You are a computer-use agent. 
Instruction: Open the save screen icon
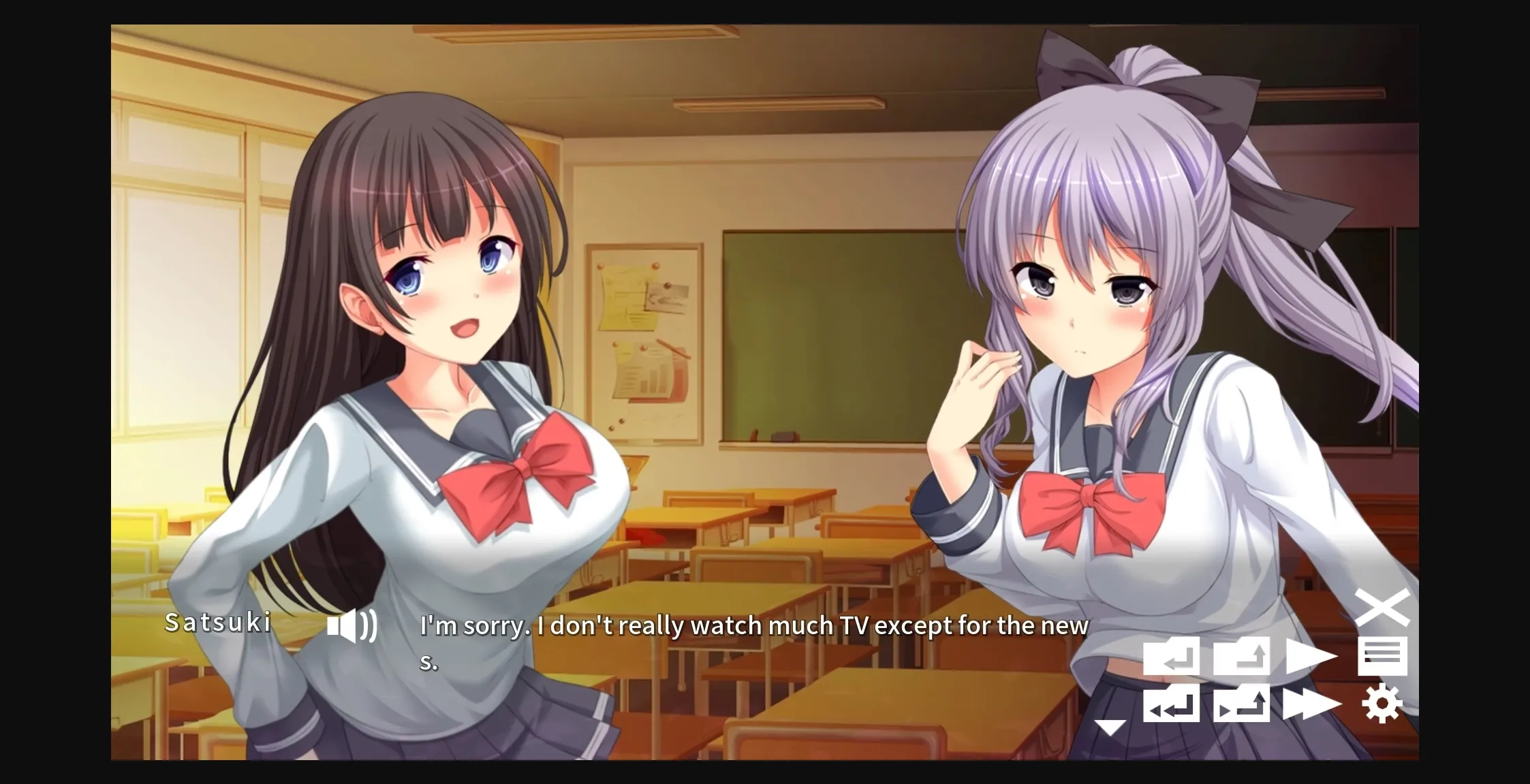click(1240, 656)
